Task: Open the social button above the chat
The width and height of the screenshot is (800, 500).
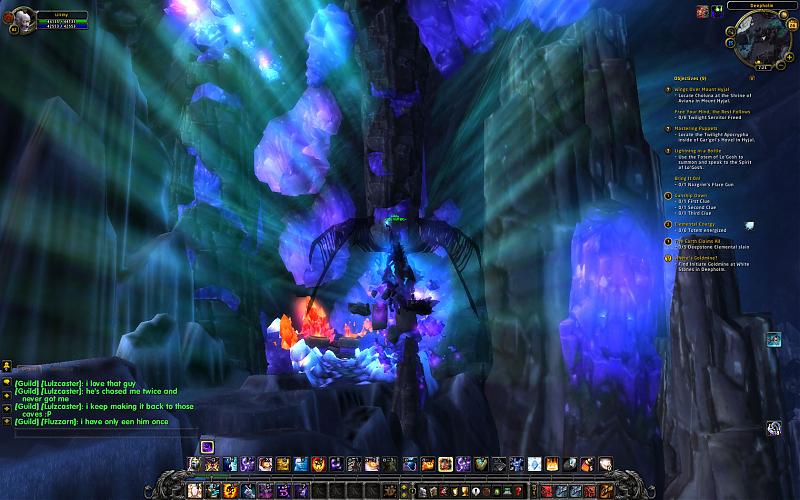Action: pyautogui.click(x=6, y=366)
